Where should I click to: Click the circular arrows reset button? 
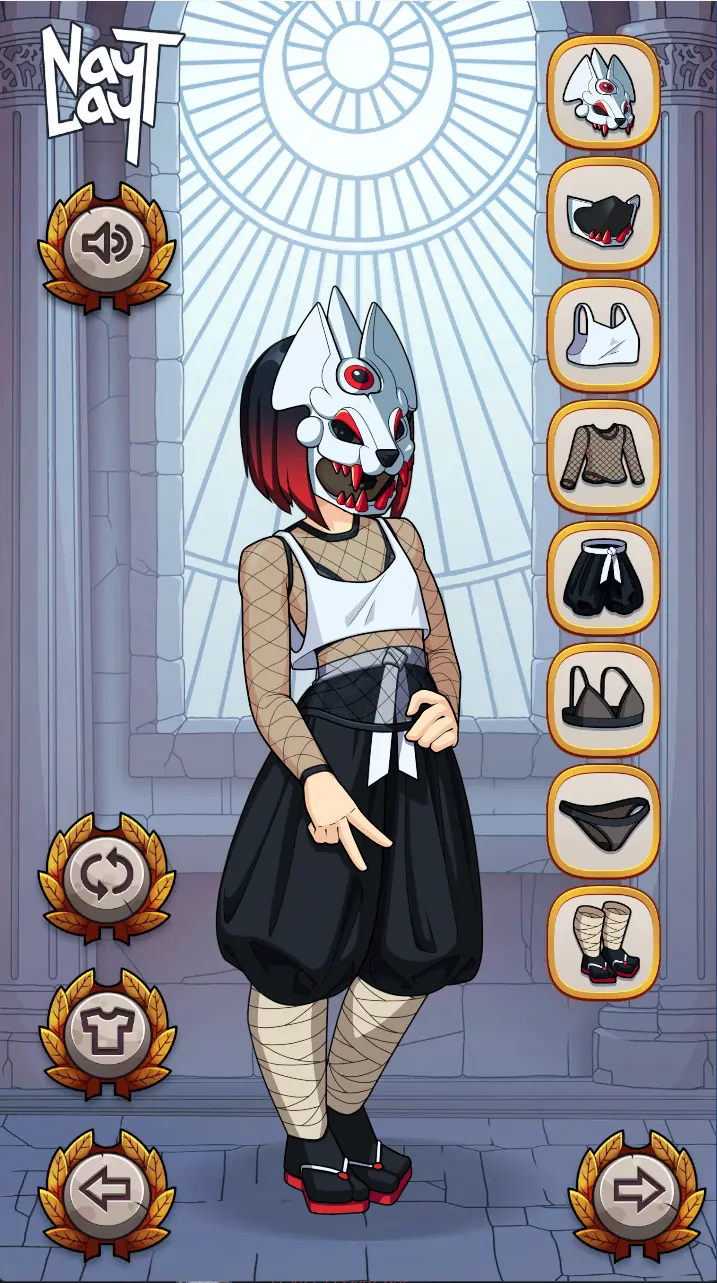click(106, 876)
